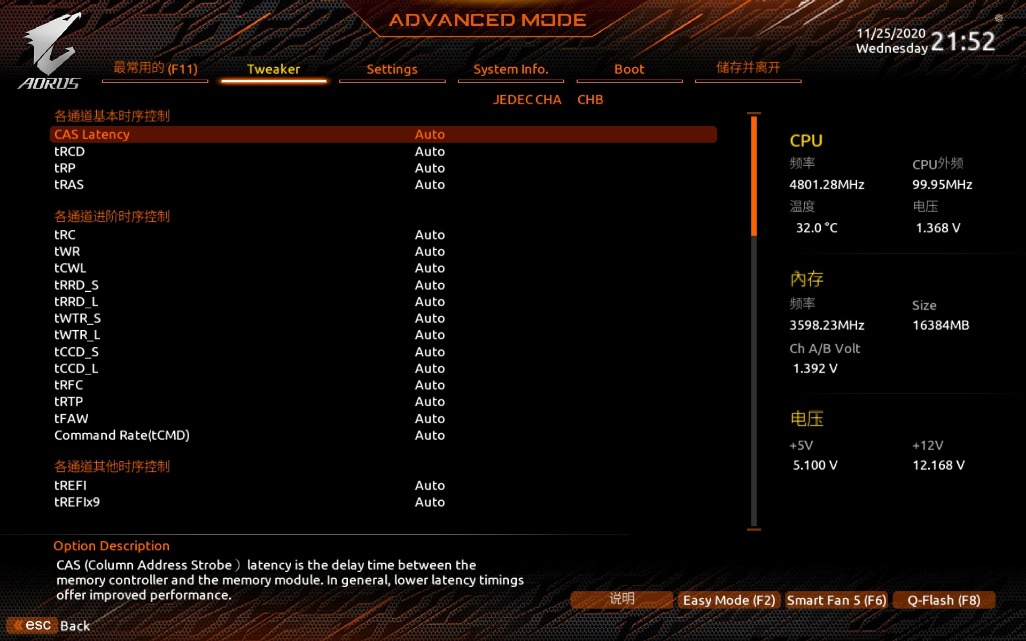Open Smart Fan 5 (F6)

(836, 600)
